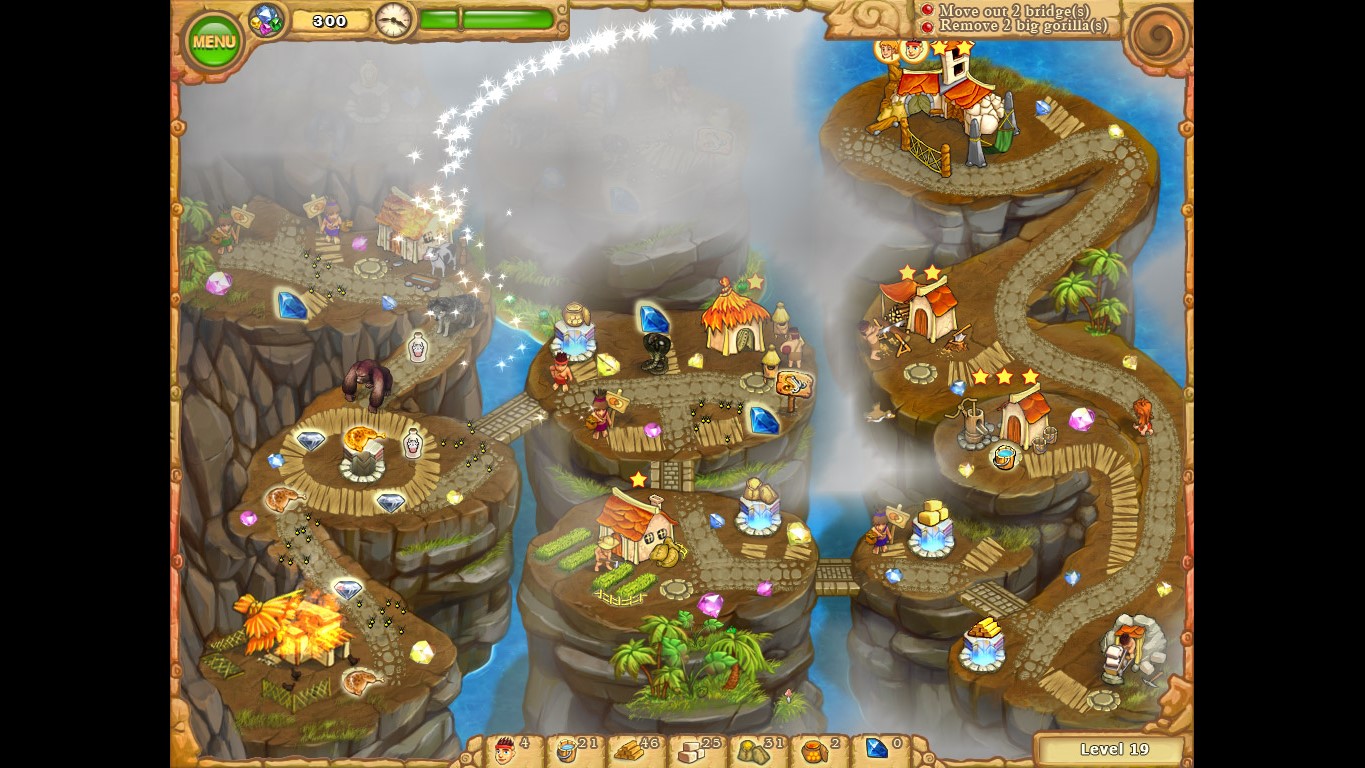Click the Level 19 label
1365x768 pixels.
coord(1113,748)
